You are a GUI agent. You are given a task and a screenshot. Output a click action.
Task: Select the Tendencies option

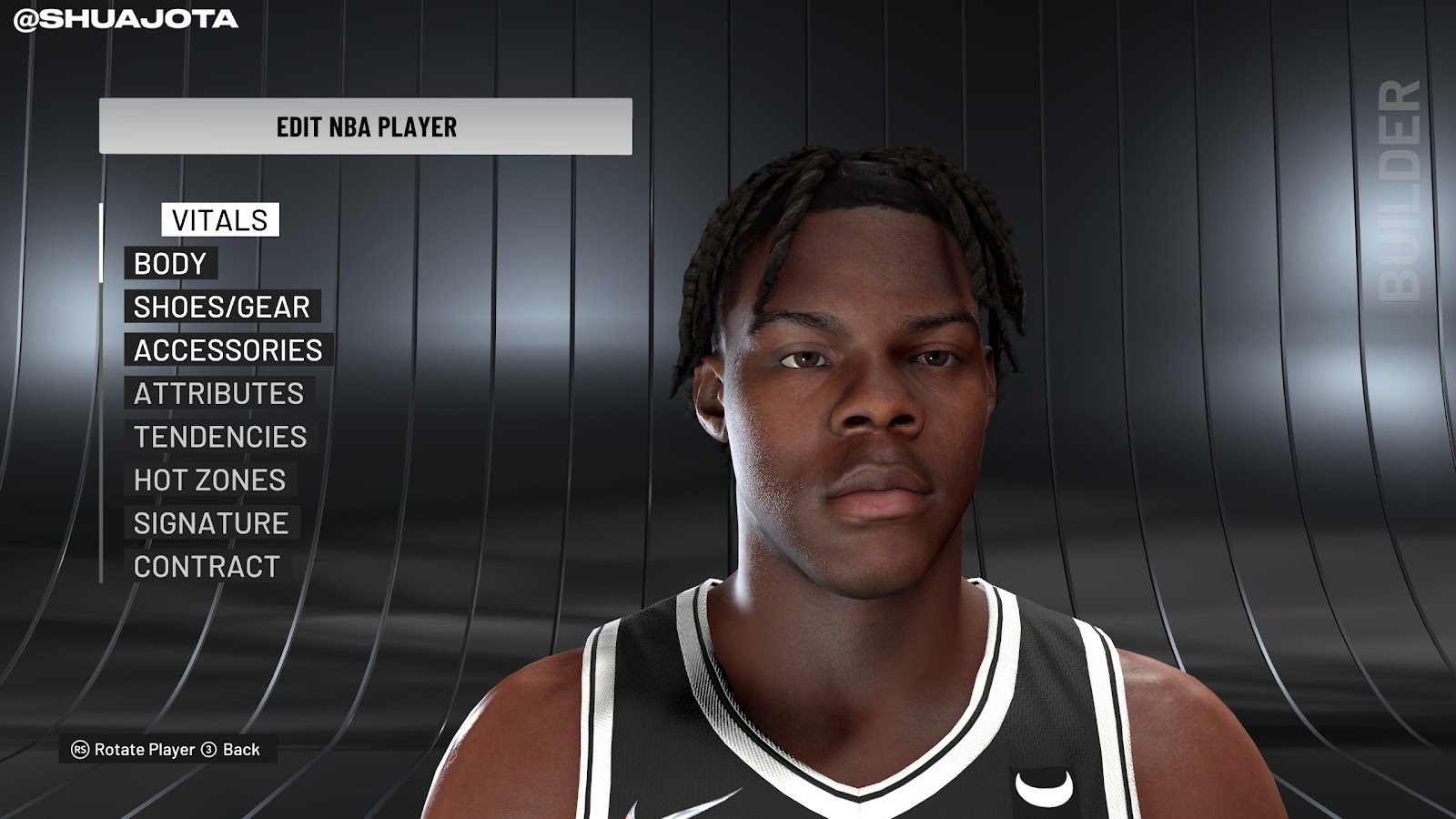220,437
